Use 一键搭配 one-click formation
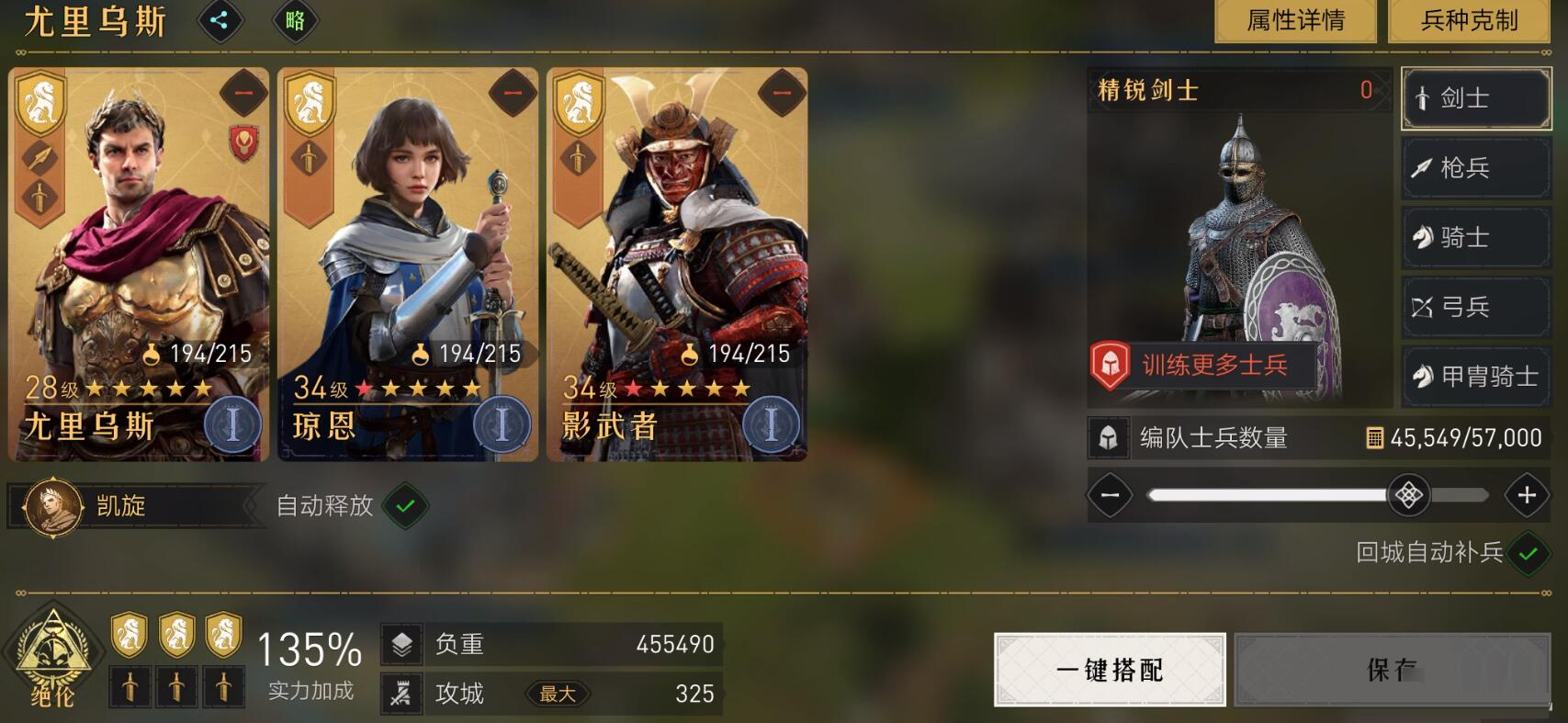This screenshot has width=1568, height=723. coord(1110,670)
